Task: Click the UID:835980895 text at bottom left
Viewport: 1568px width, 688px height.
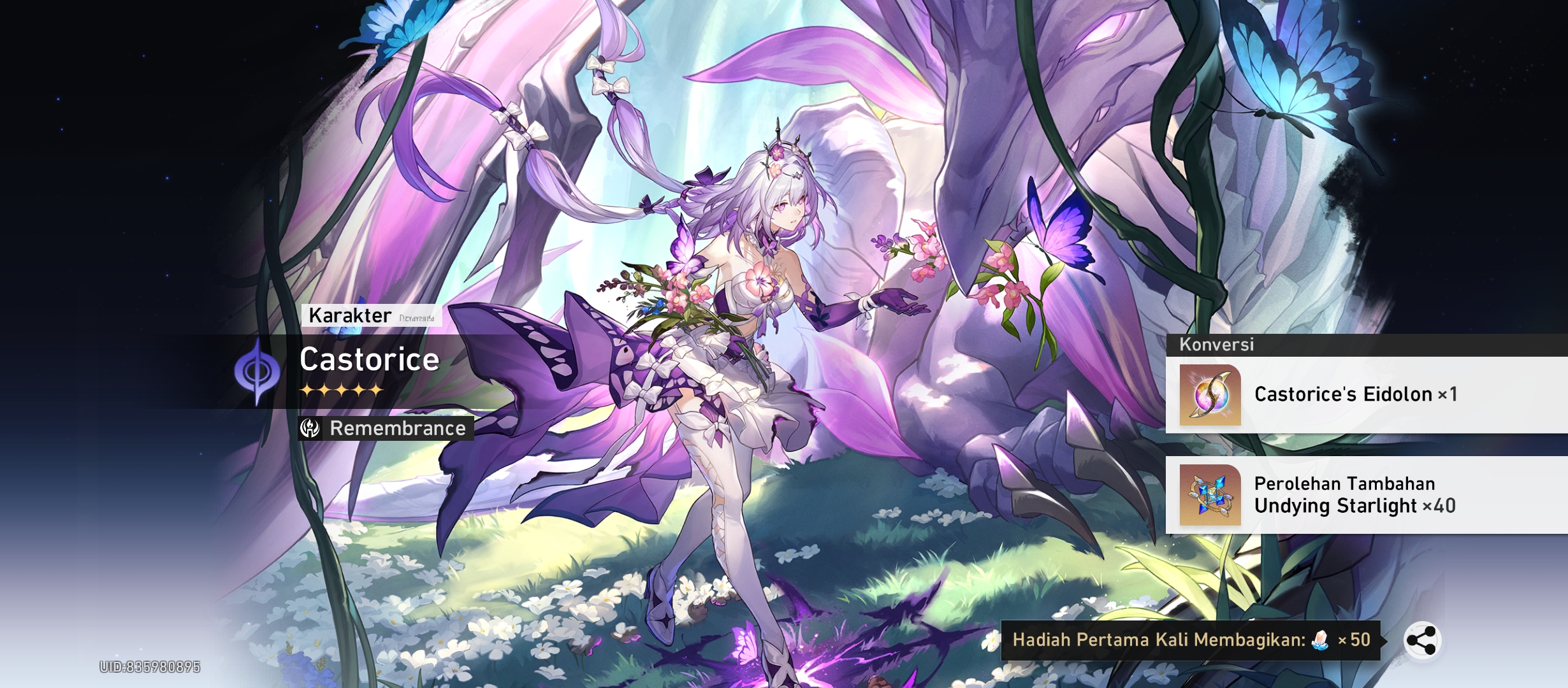Action: (x=149, y=668)
